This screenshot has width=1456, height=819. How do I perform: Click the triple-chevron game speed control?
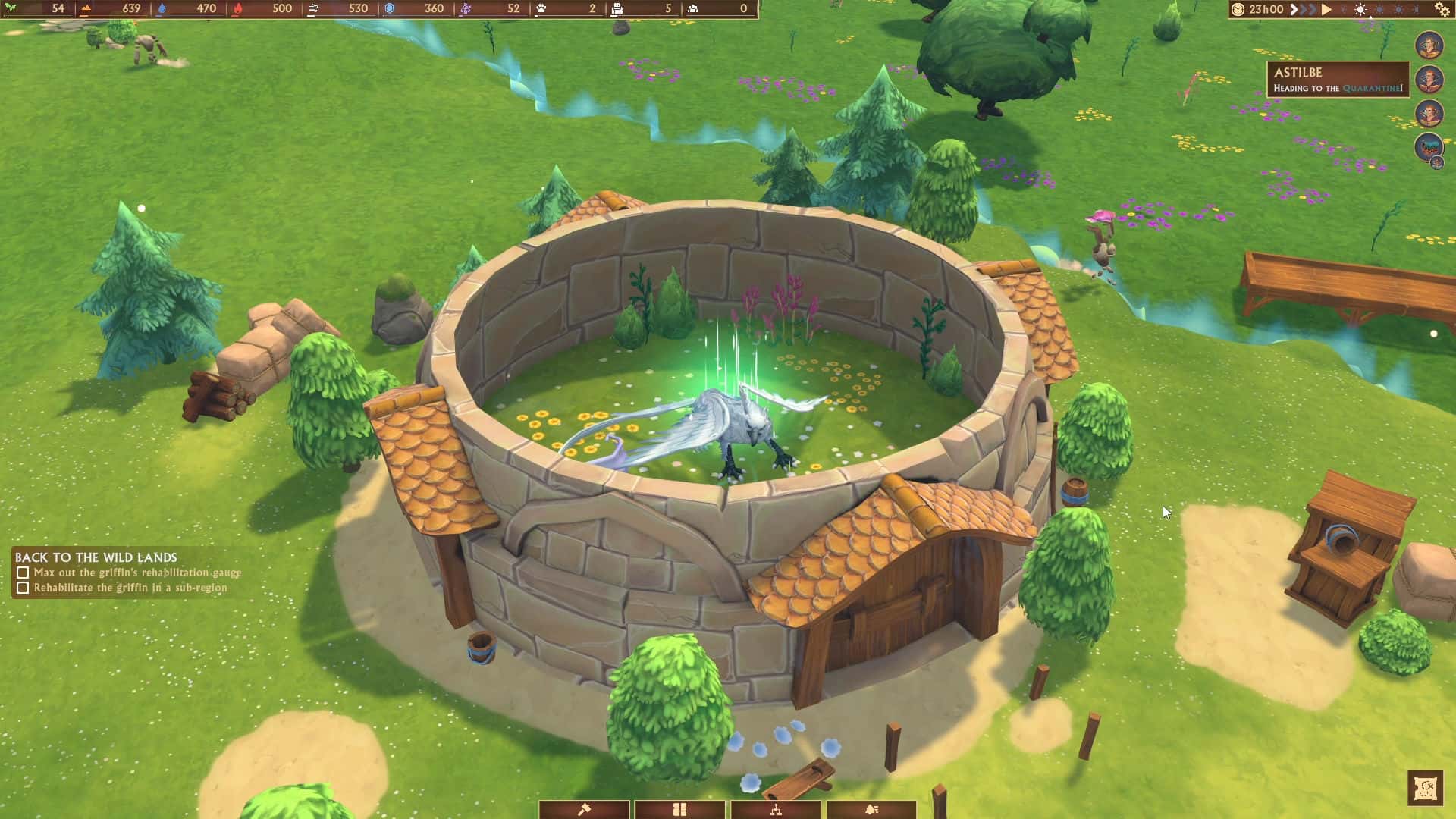(x=1301, y=10)
